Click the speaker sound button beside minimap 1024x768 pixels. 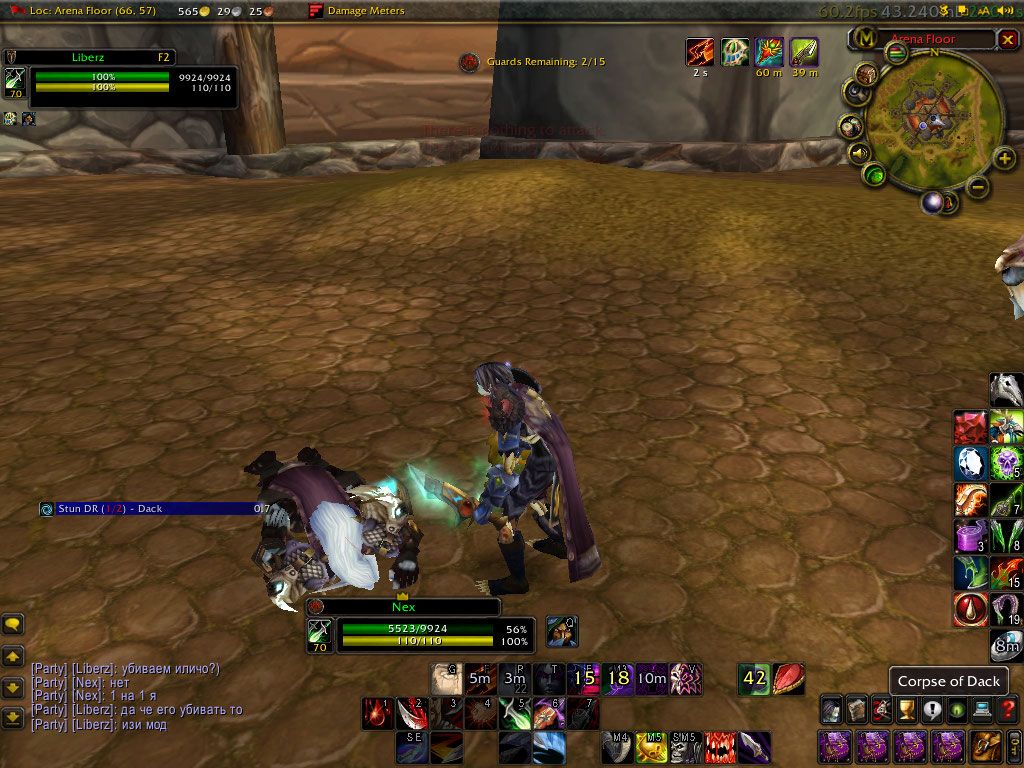(x=857, y=154)
